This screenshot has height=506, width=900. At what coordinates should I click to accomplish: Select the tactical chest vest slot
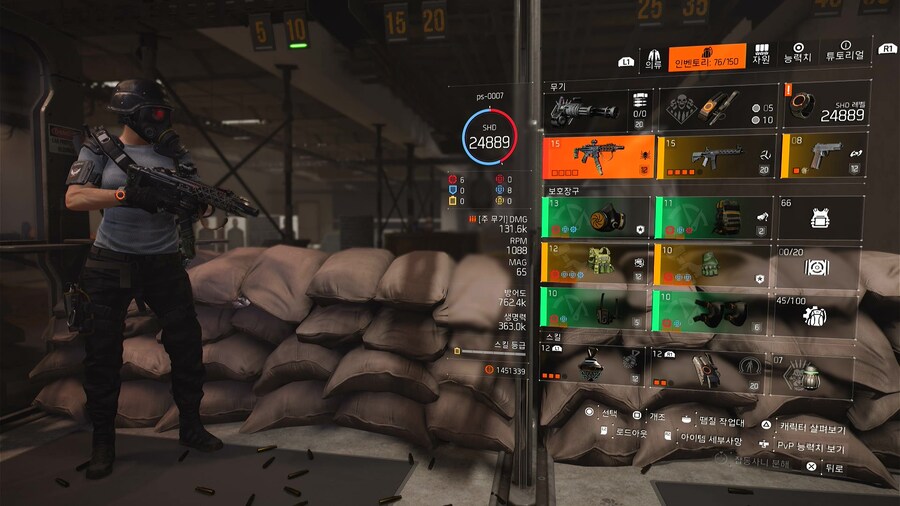(x=598, y=264)
